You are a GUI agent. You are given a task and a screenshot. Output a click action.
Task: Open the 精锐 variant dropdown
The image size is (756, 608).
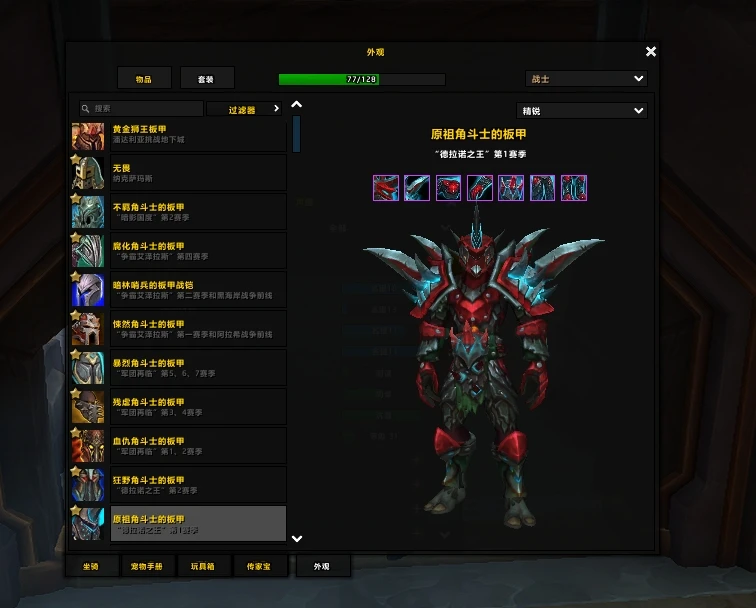581,111
